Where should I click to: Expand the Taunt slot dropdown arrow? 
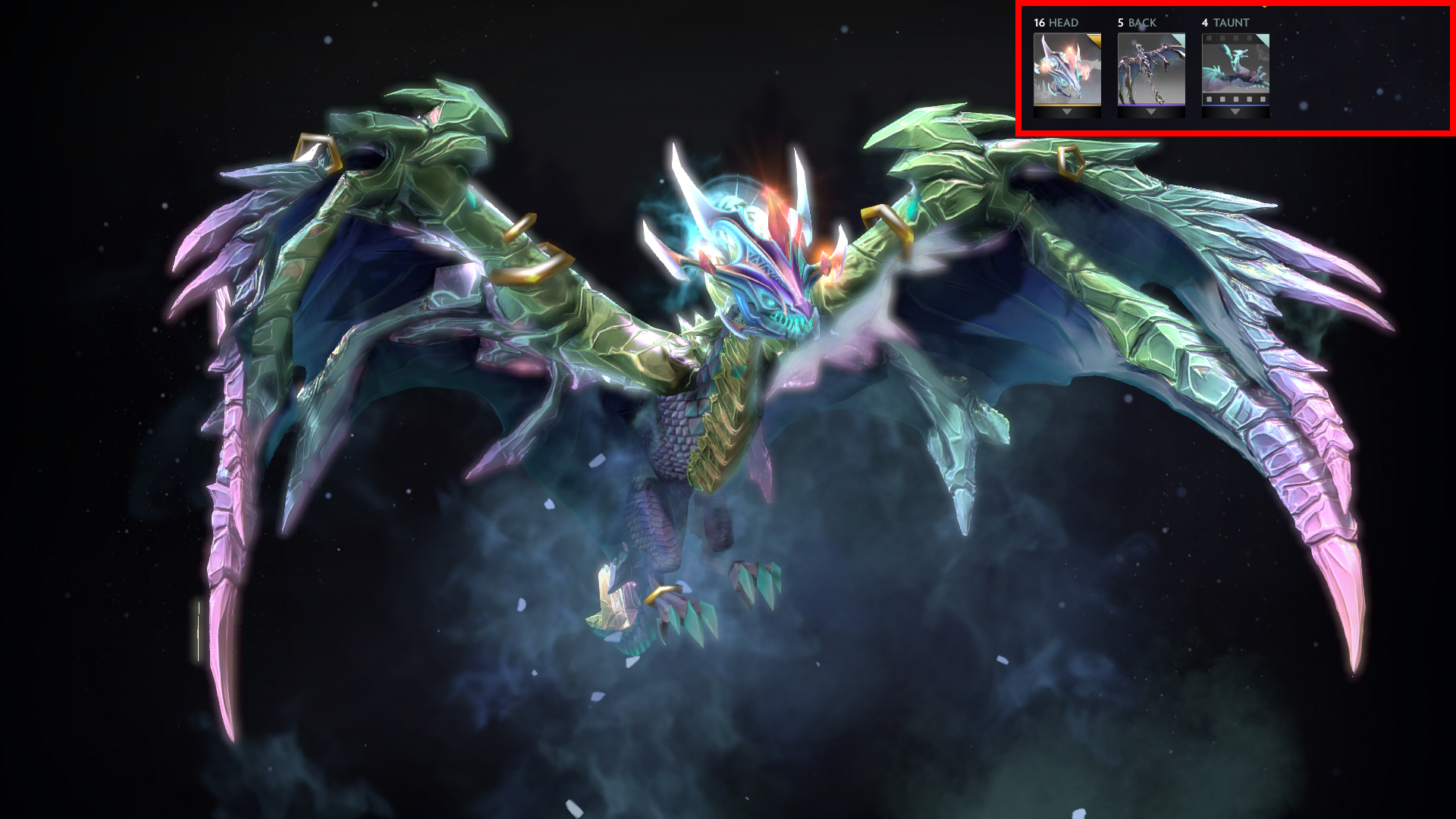(x=1235, y=112)
